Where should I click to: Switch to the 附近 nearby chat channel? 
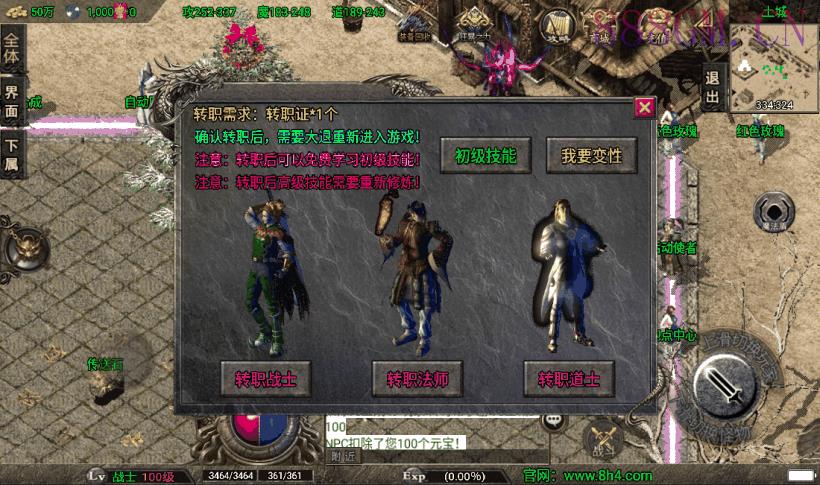pos(342,456)
